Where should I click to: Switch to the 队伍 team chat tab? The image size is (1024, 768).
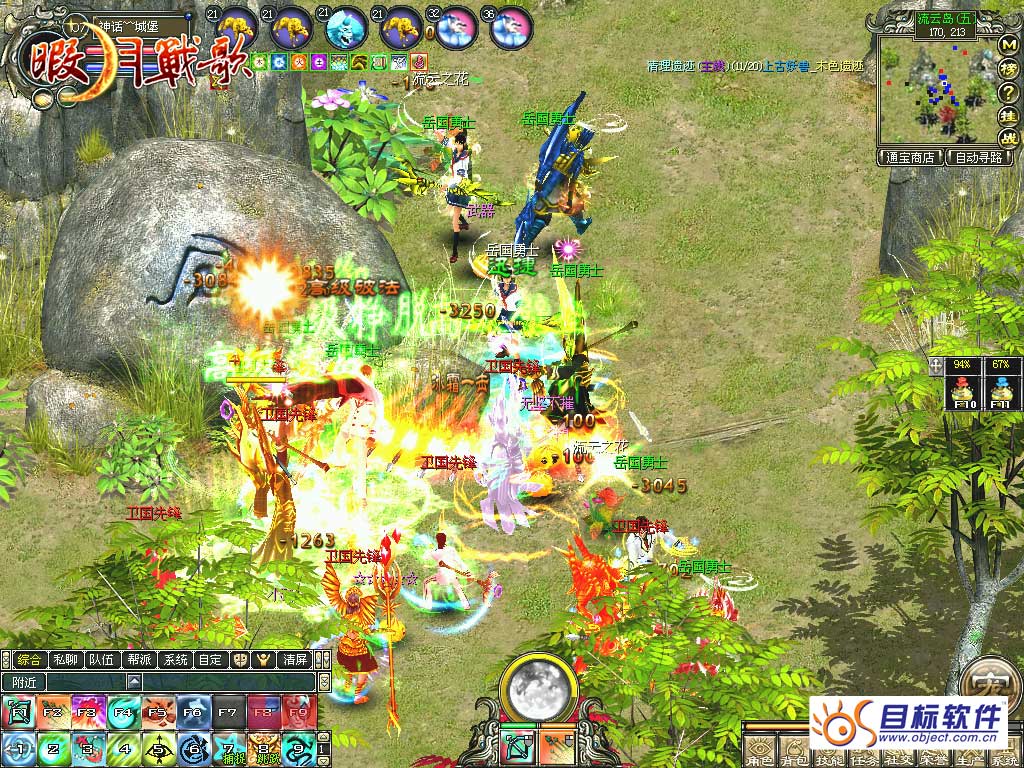point(101,660)
